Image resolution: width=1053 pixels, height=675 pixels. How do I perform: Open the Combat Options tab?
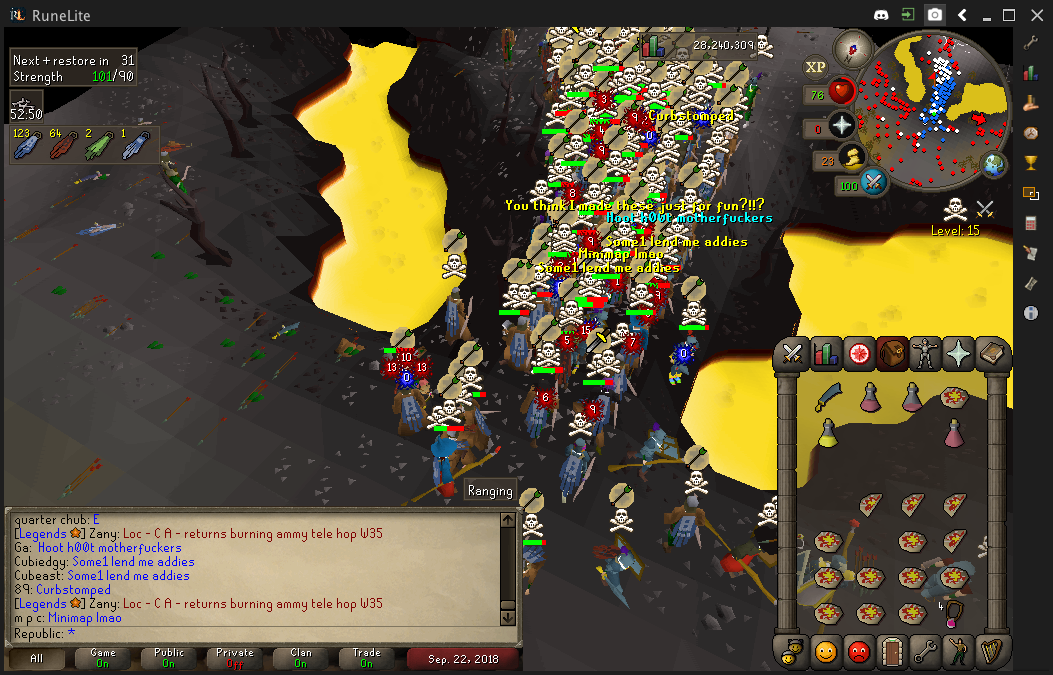[x=794, y=353]
